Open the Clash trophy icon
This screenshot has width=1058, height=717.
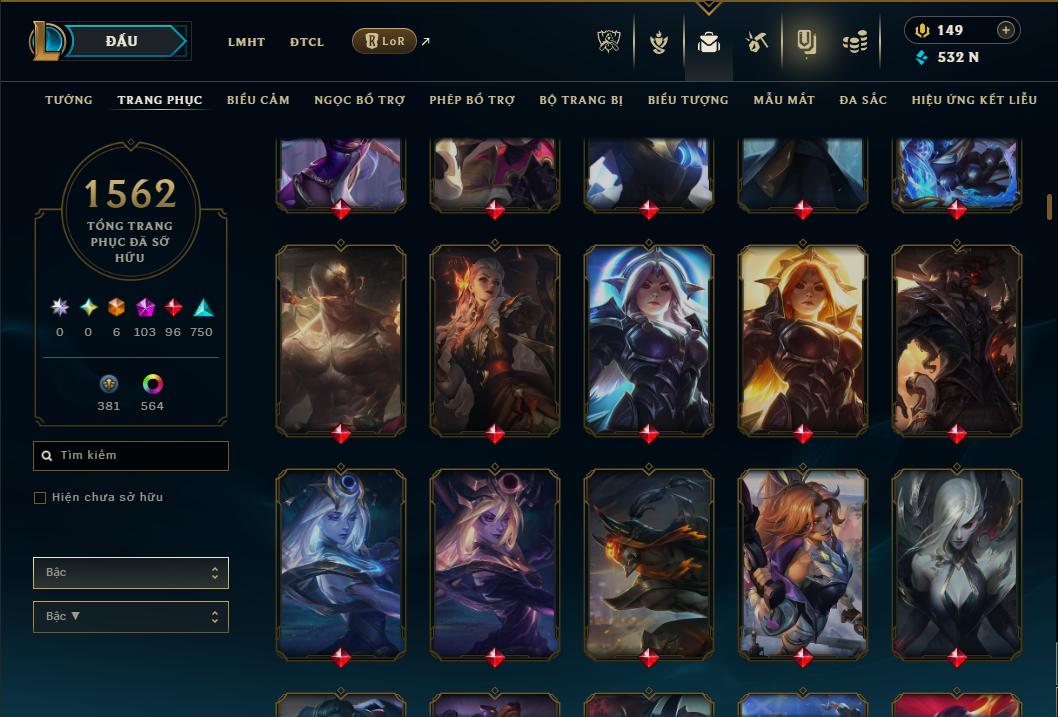tap(608, 42)
